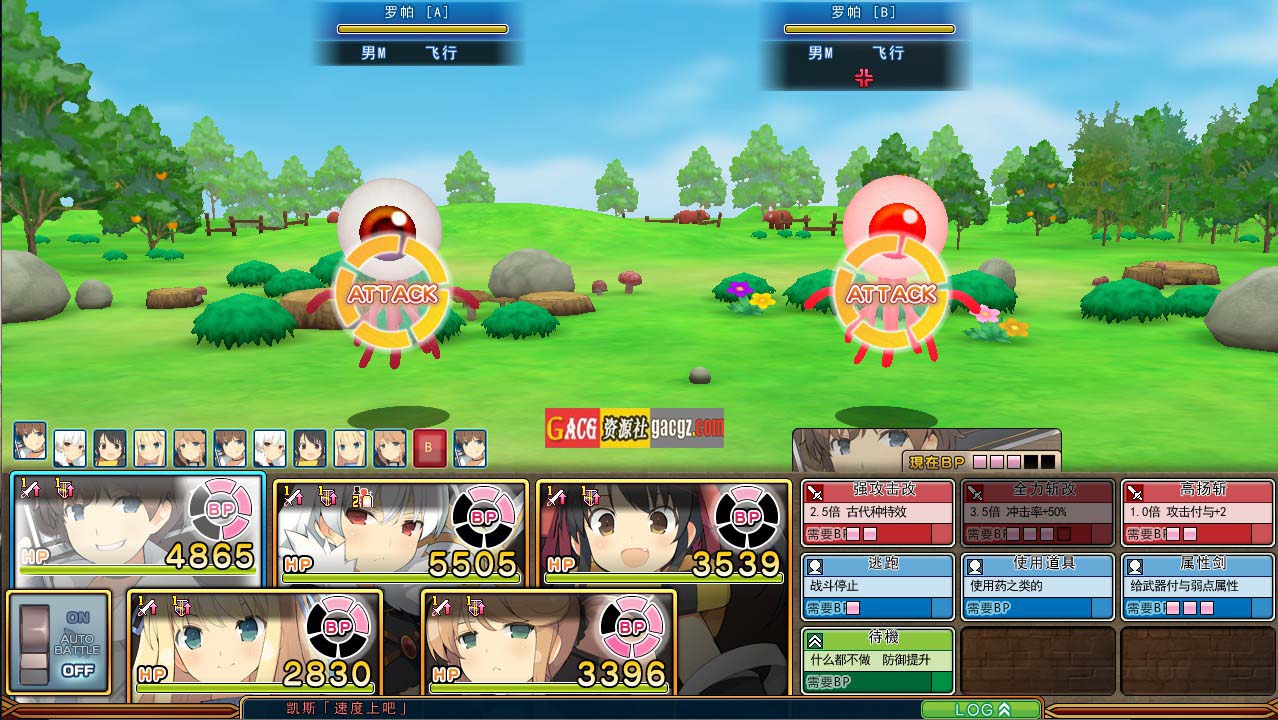1278x720 pixels.
Task: Select the 全力斩改 skill
Action: (1037, 512)
